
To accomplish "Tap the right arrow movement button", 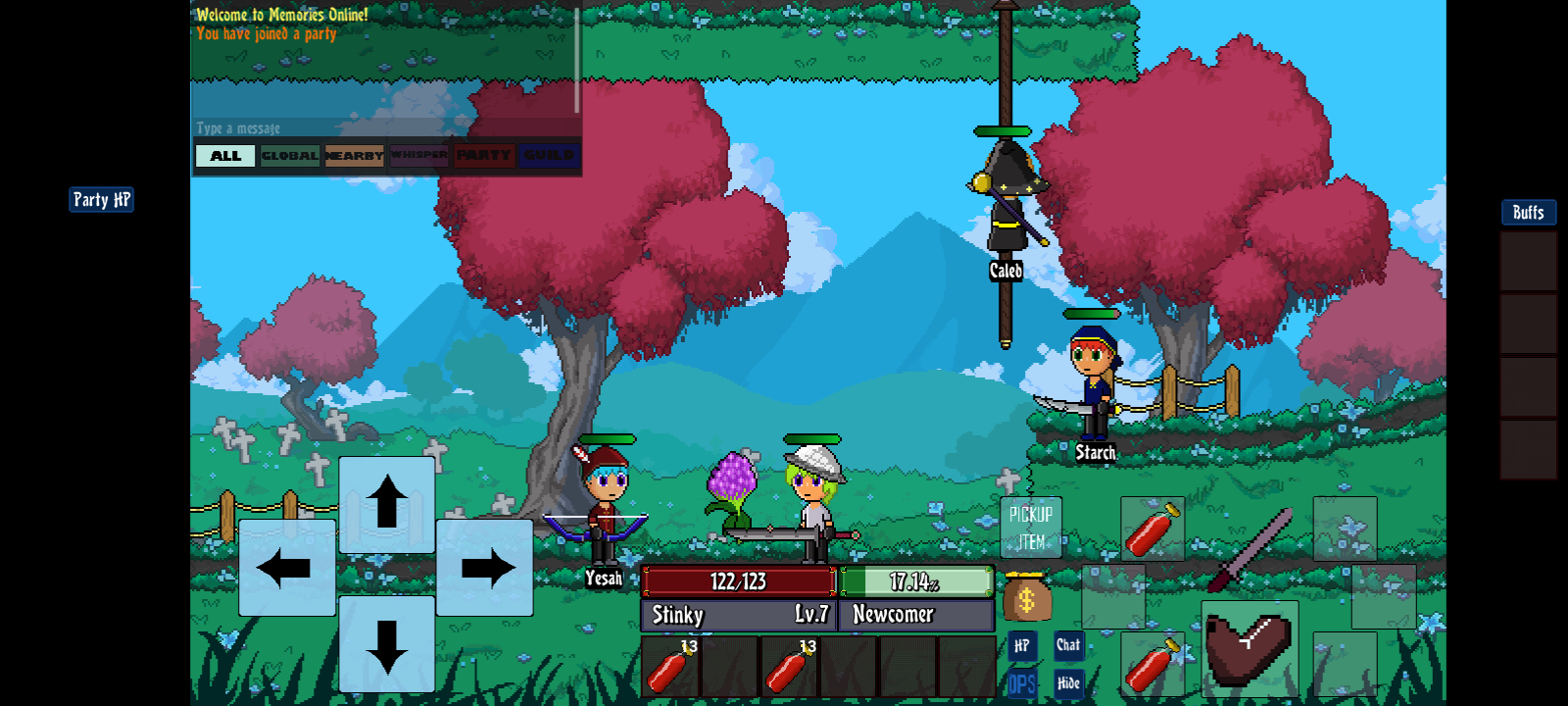I will 486,568.
